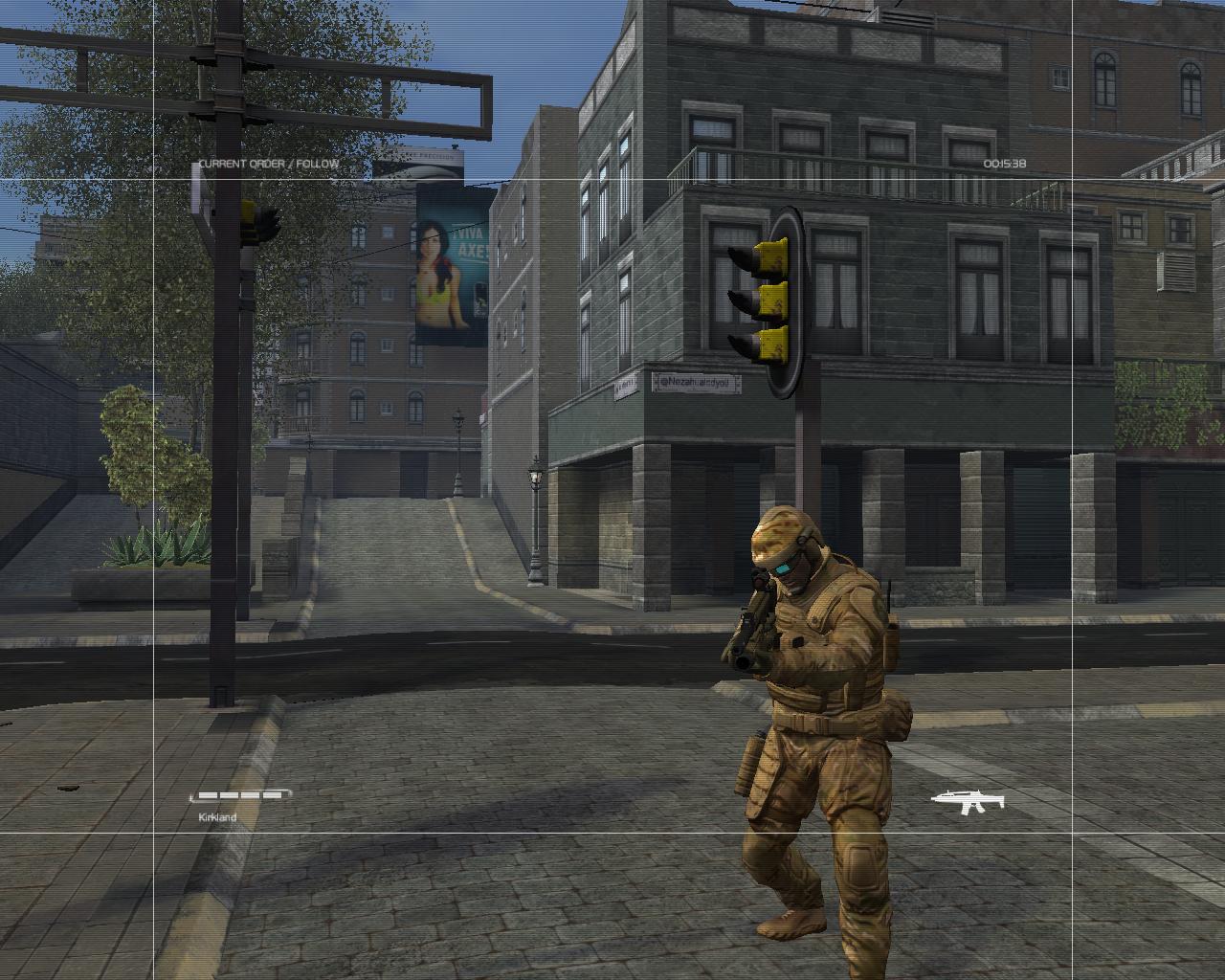Viewport: 1225px width, 980px height.
Task: Select the mission timer reading 00:15:38
Action: coord(1004,165)
